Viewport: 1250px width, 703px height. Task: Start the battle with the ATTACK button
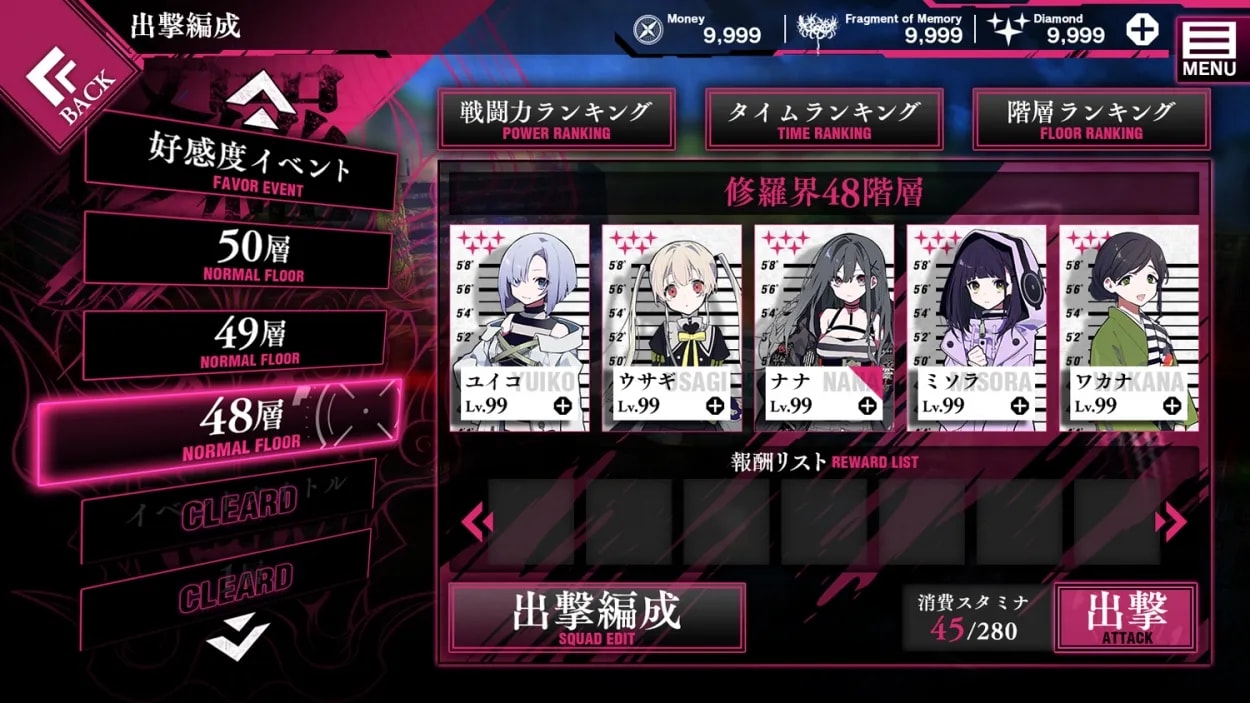pyautogui.click(x=1126, y=617)
